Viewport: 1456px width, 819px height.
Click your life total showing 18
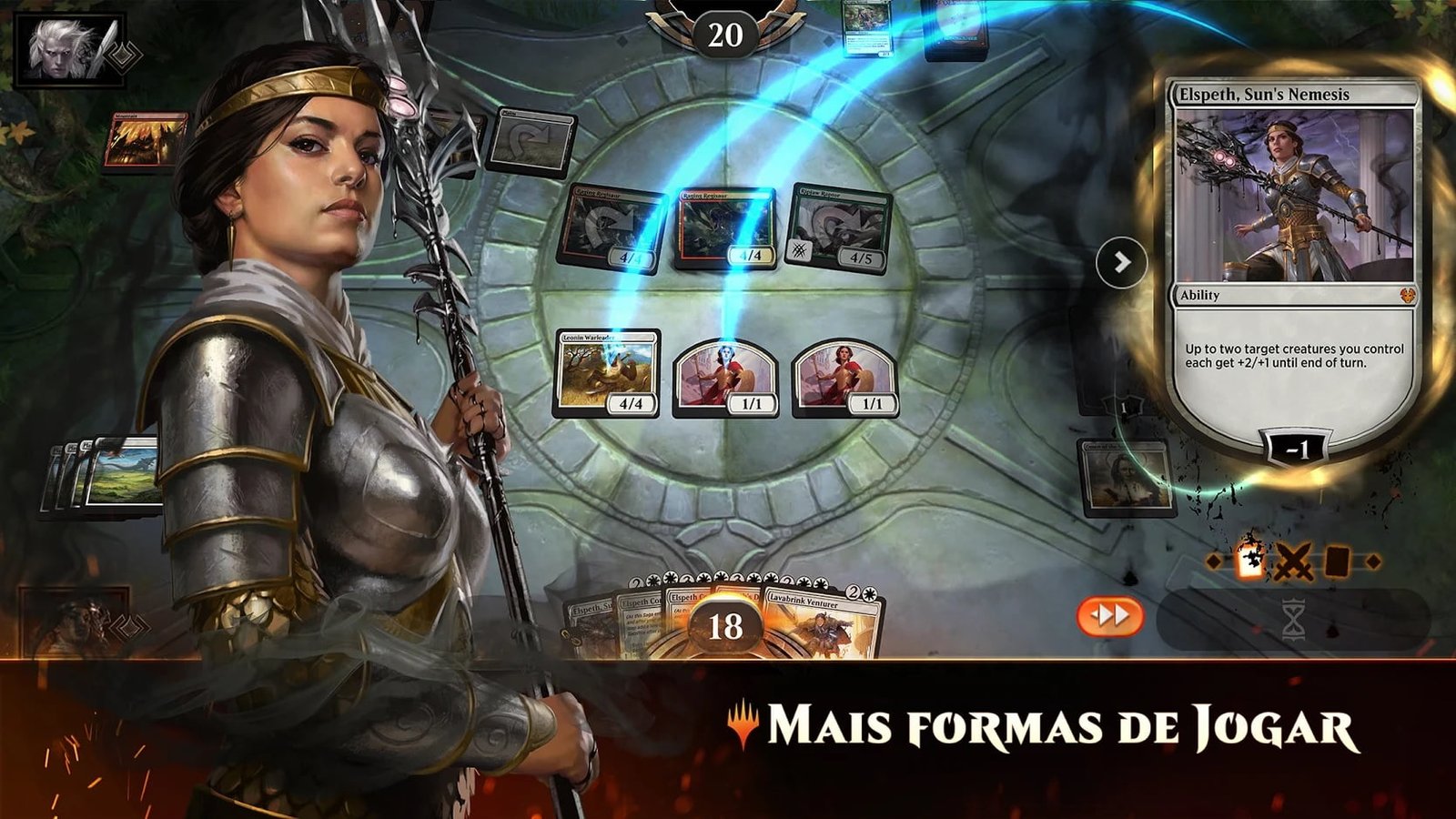[725, 625]
